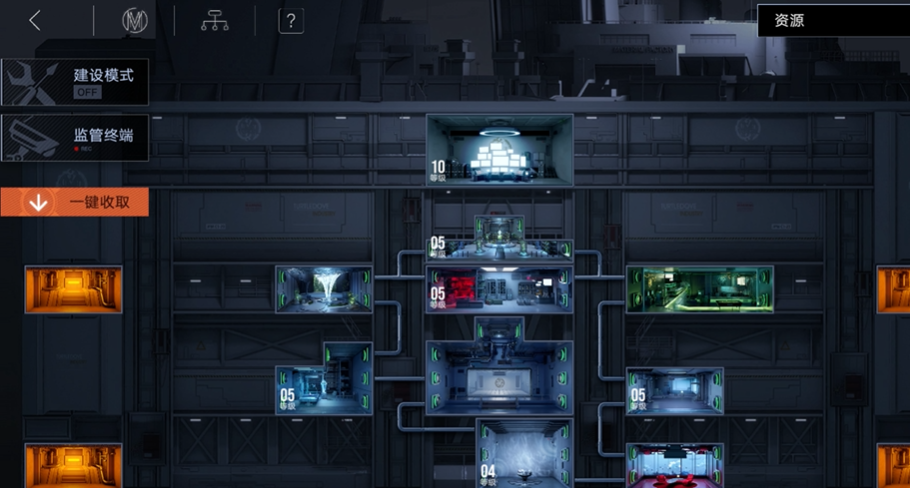Open the question mark help
The image size is (910, 488).
[x=291, y=21]
